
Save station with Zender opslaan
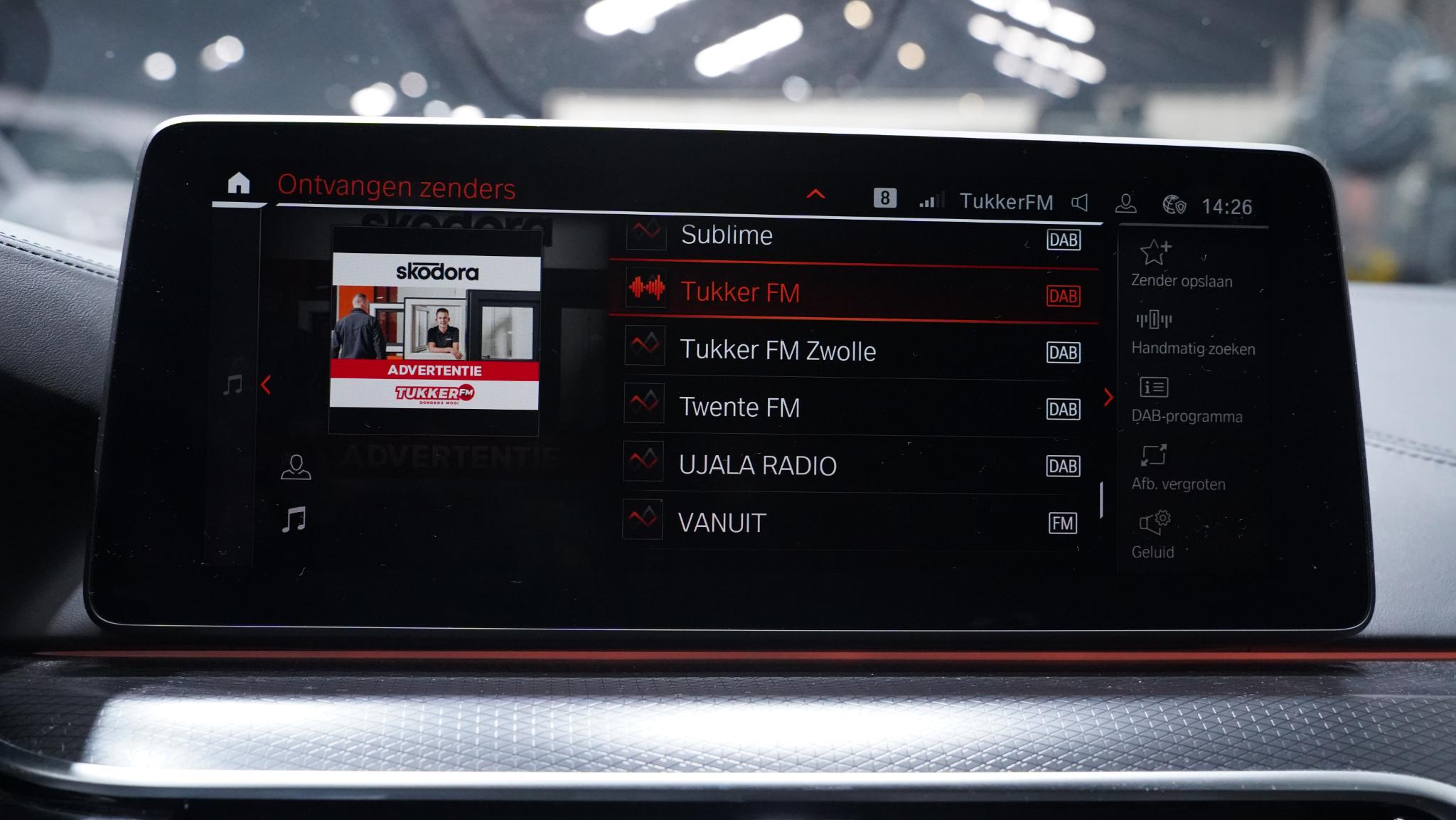point(1181,264)
